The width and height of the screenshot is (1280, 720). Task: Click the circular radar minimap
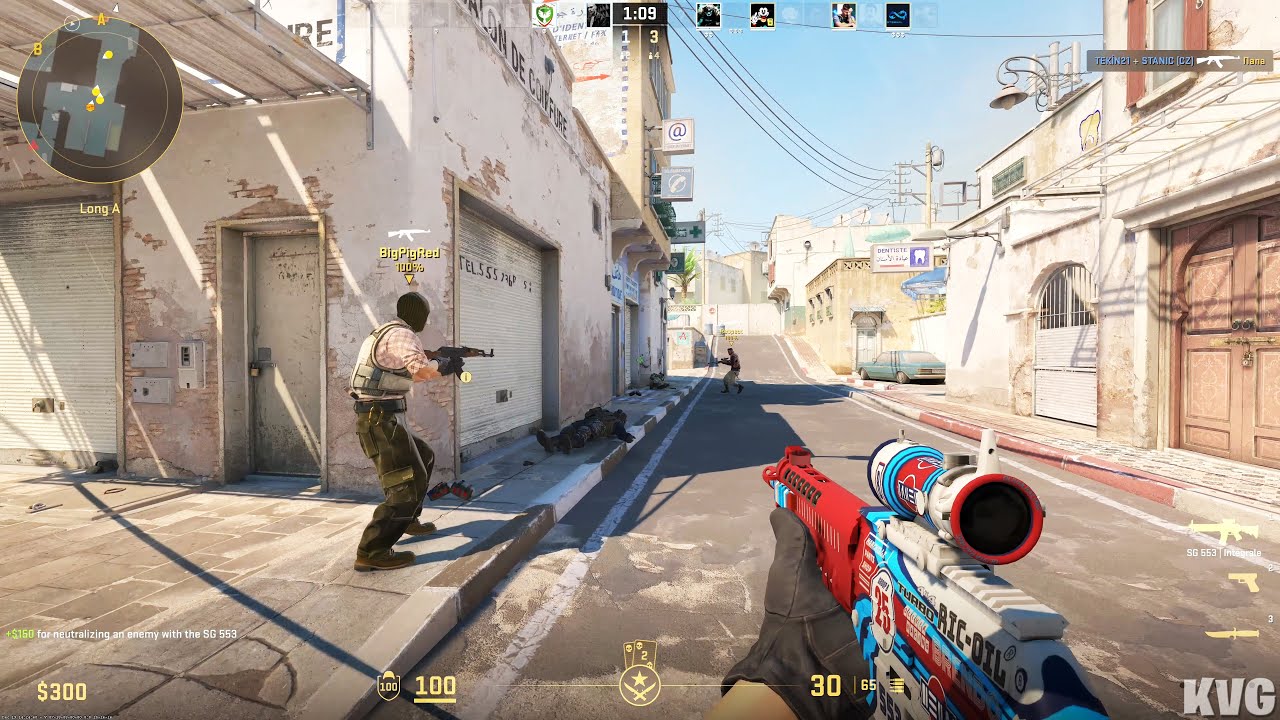click(x=100, y=100)
